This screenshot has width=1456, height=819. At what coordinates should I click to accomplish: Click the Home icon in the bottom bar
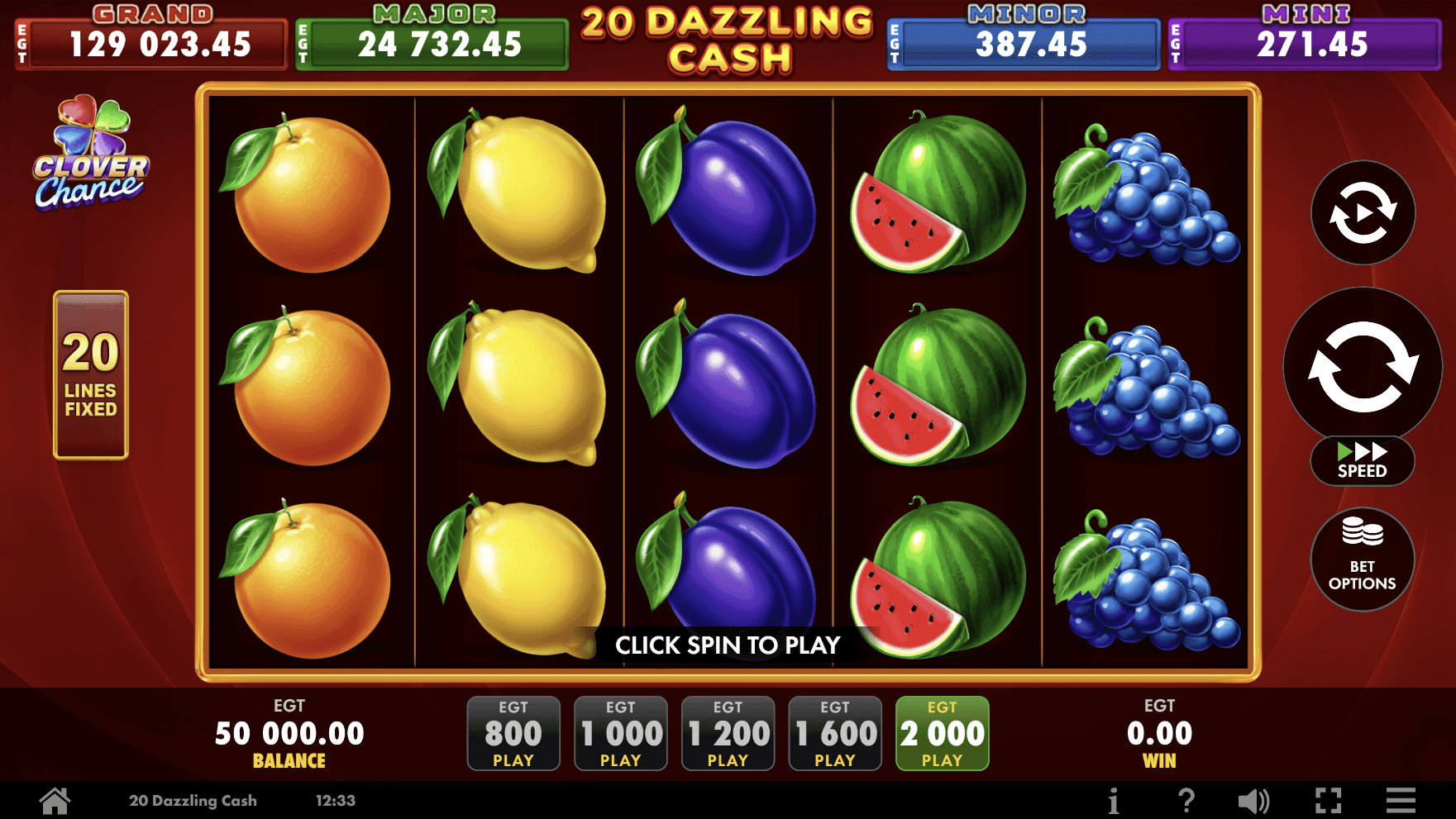point(53,799)
